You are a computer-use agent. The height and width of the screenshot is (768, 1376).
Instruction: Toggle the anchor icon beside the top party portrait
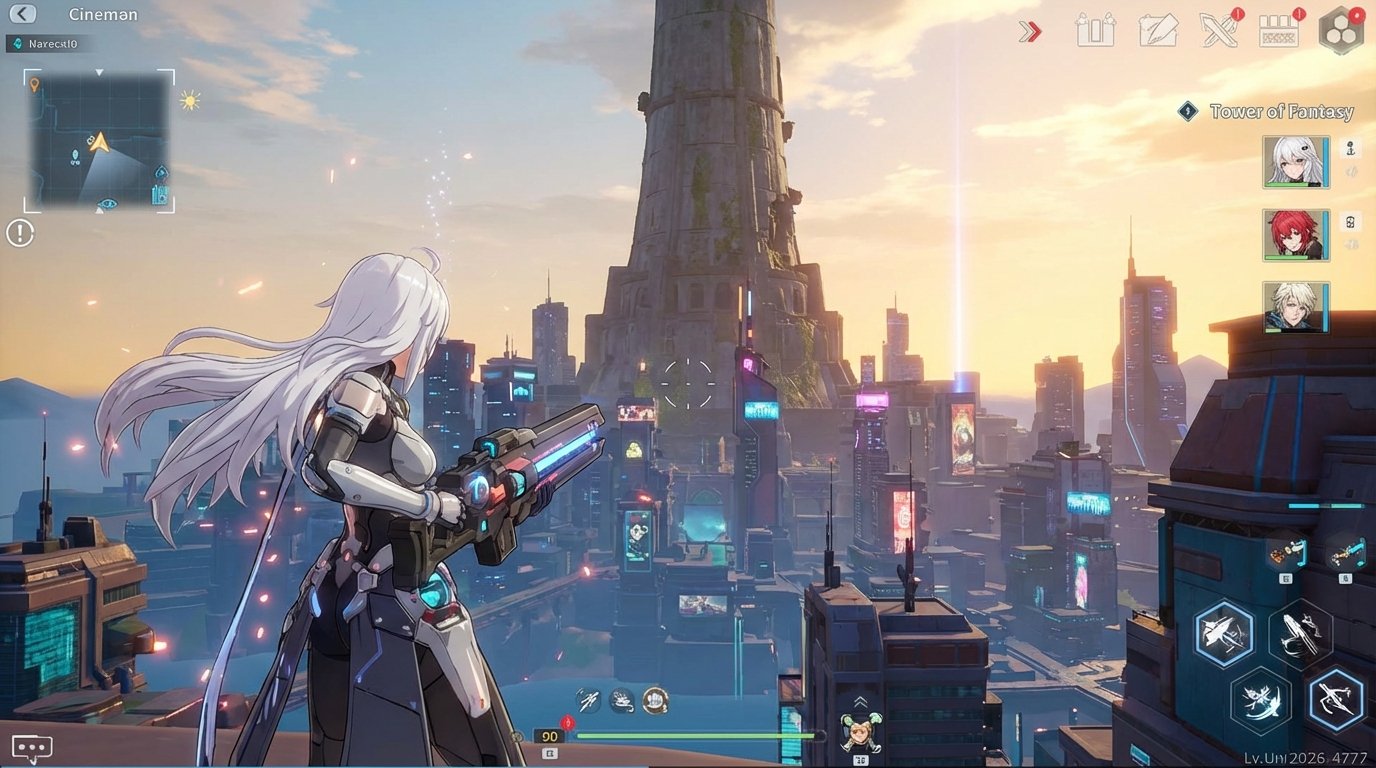[1352, 149]
